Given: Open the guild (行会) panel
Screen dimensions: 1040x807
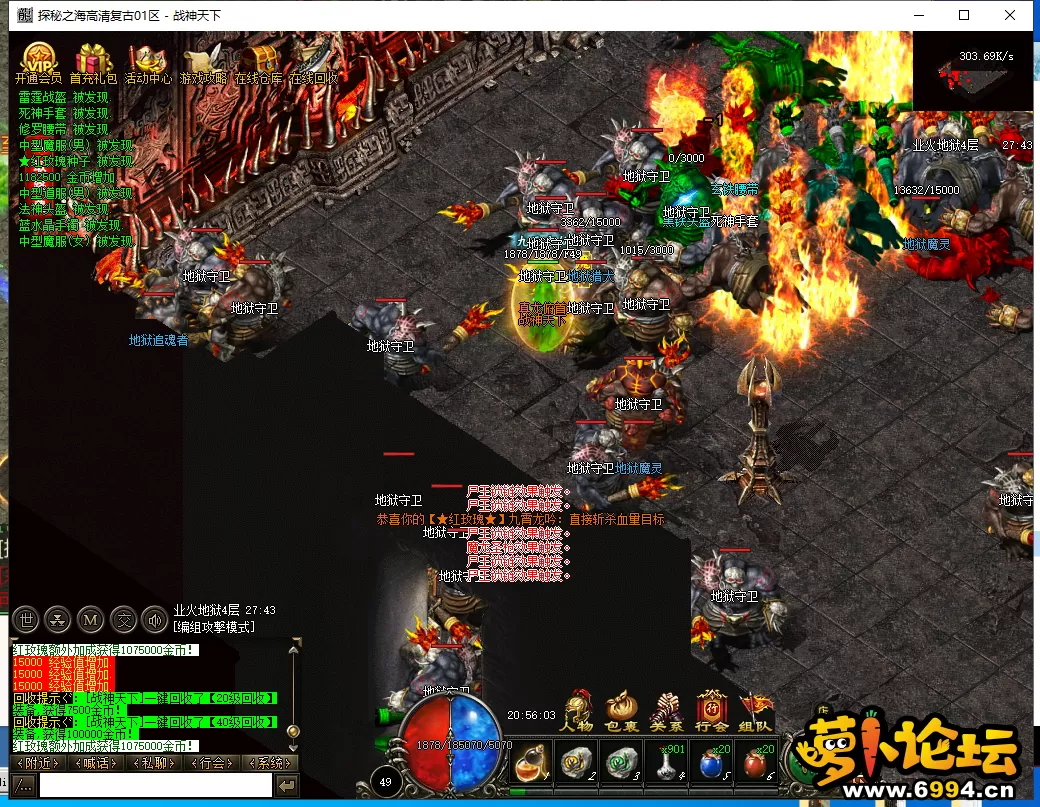Looking at the screenshot, I should pyautogui.click(x=712, y=712).
